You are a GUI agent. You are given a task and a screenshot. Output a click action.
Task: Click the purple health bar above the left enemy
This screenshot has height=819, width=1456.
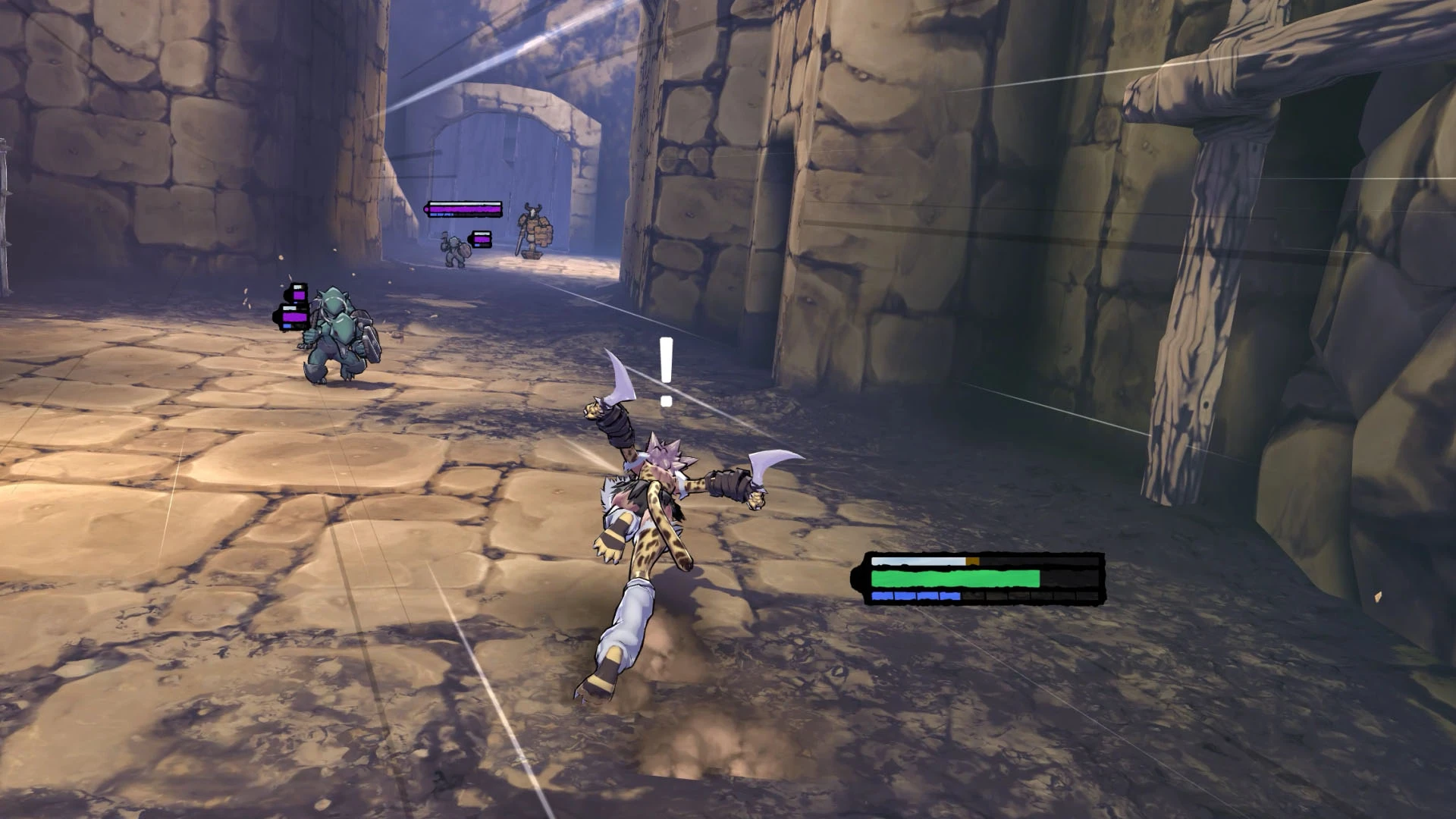[294, 316]
